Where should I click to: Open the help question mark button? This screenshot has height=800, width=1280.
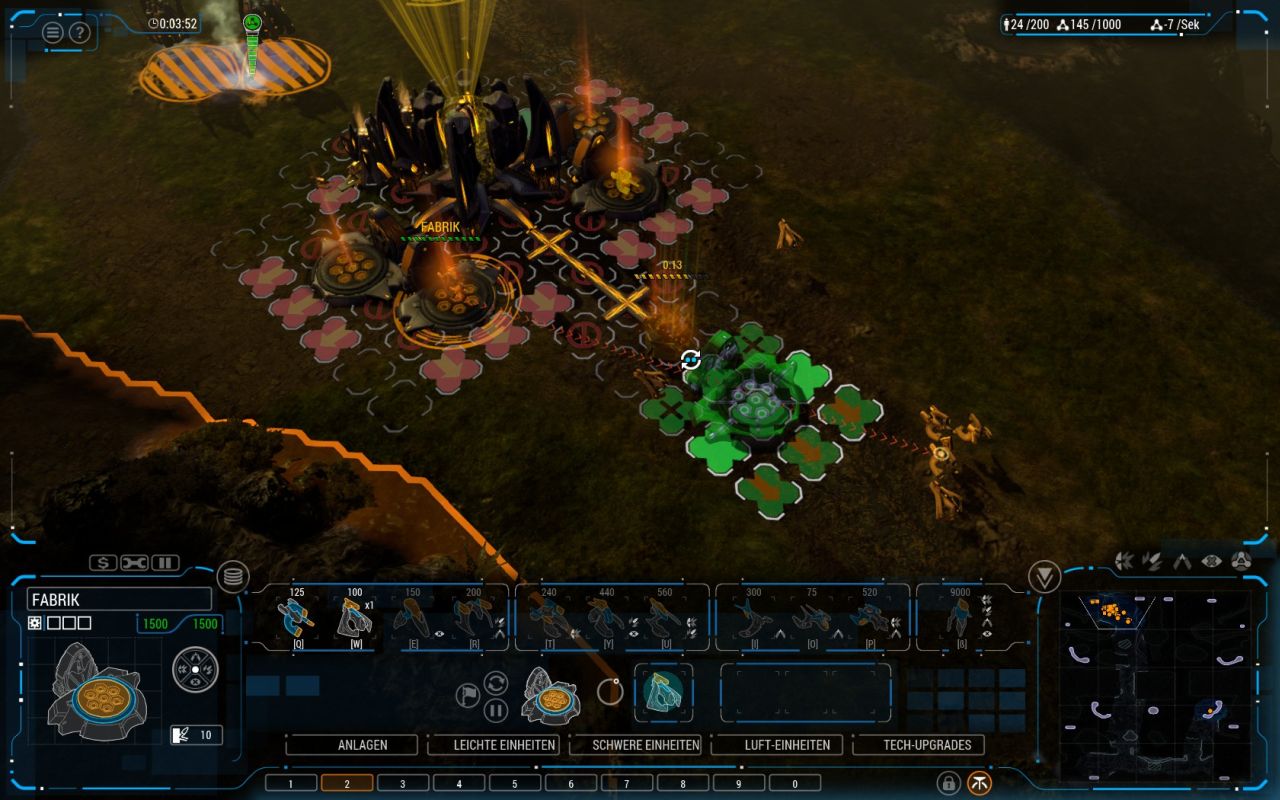[x=79, y=32]
